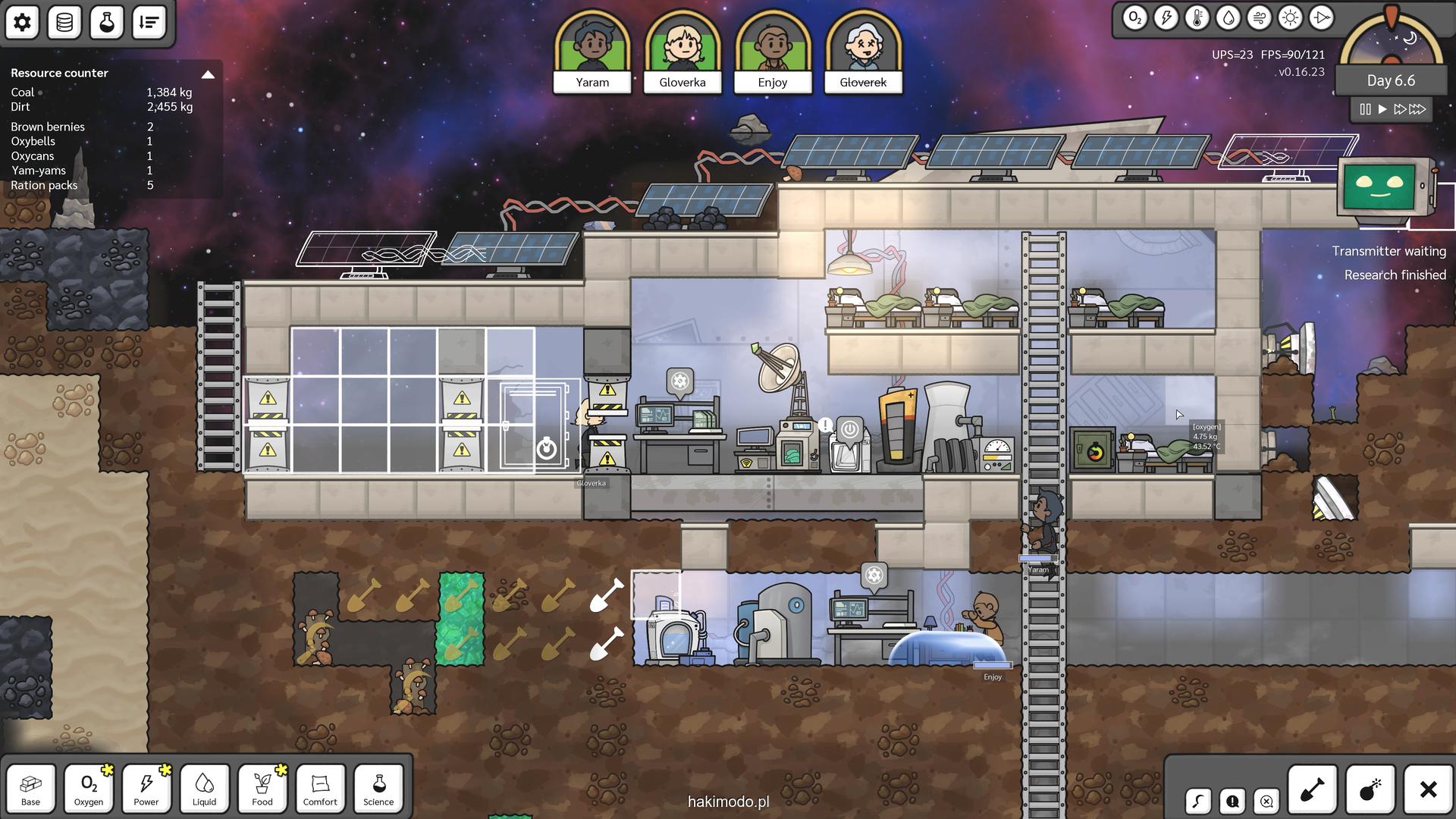Screen dimensions: 1456x819
Task: Toggle the sunlight overlay
Action: point(1290,17)
